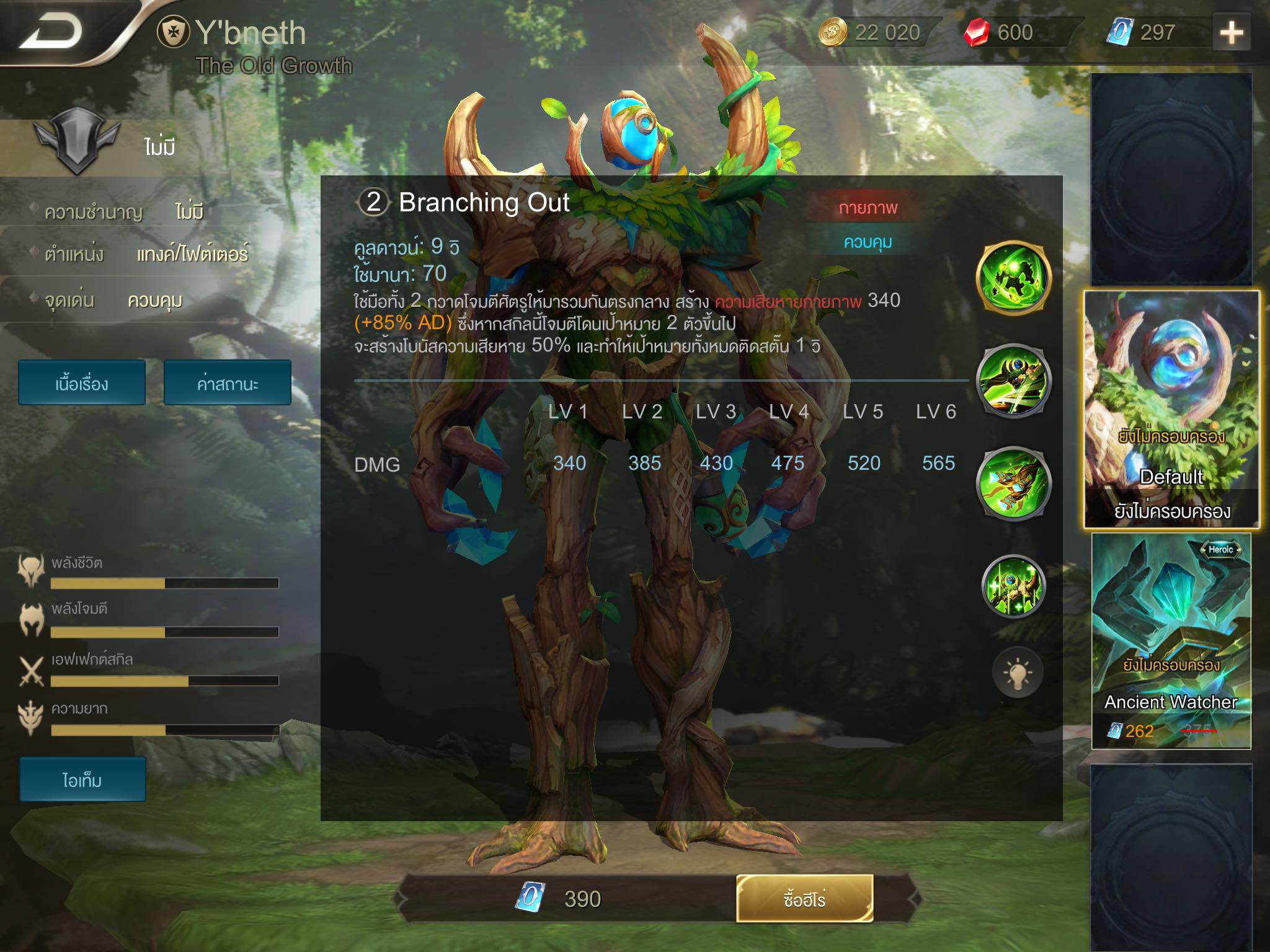Add more vouchers with the plus button
This screenshot has width=1270, height=952.
[x=1231, y=33]
